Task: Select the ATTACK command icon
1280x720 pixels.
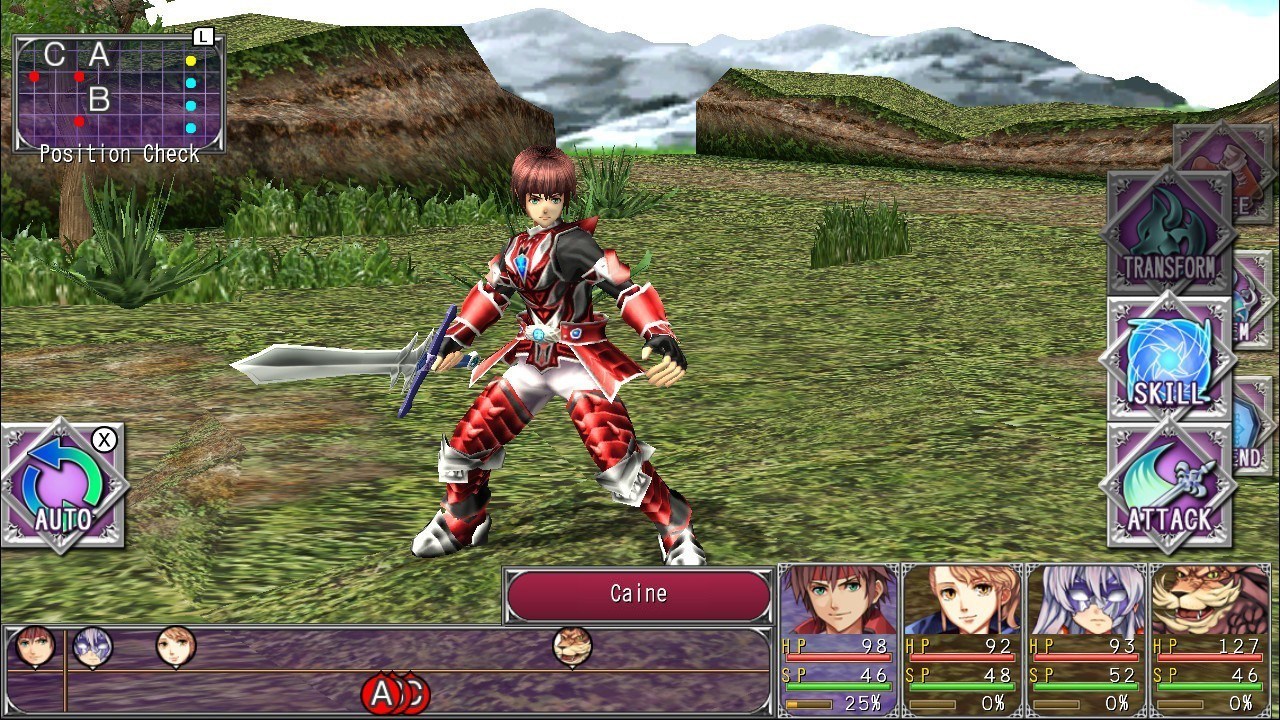Action: coord(1170,490)
